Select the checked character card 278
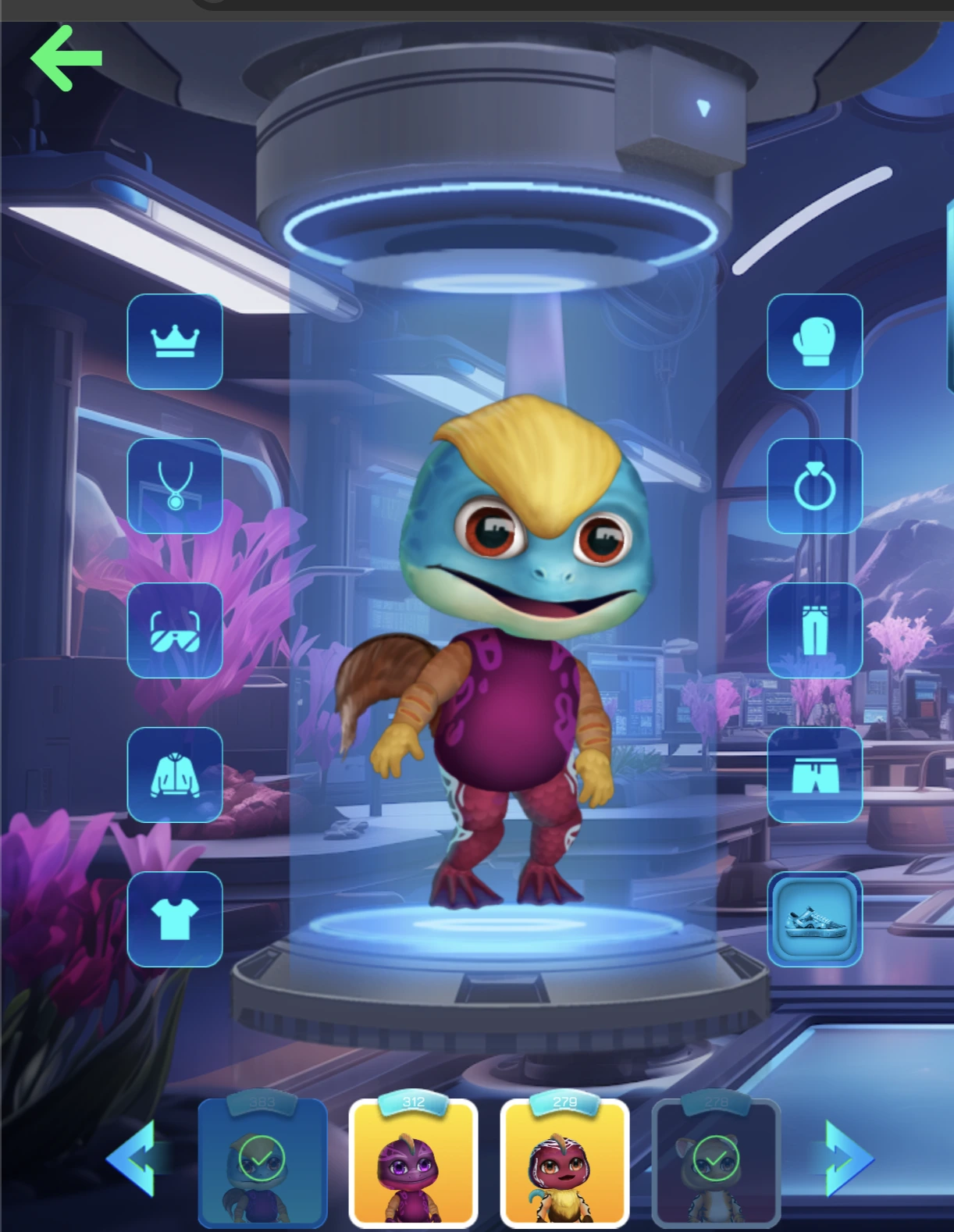This screenshot has width=954, height=1232. (716, 1163)
